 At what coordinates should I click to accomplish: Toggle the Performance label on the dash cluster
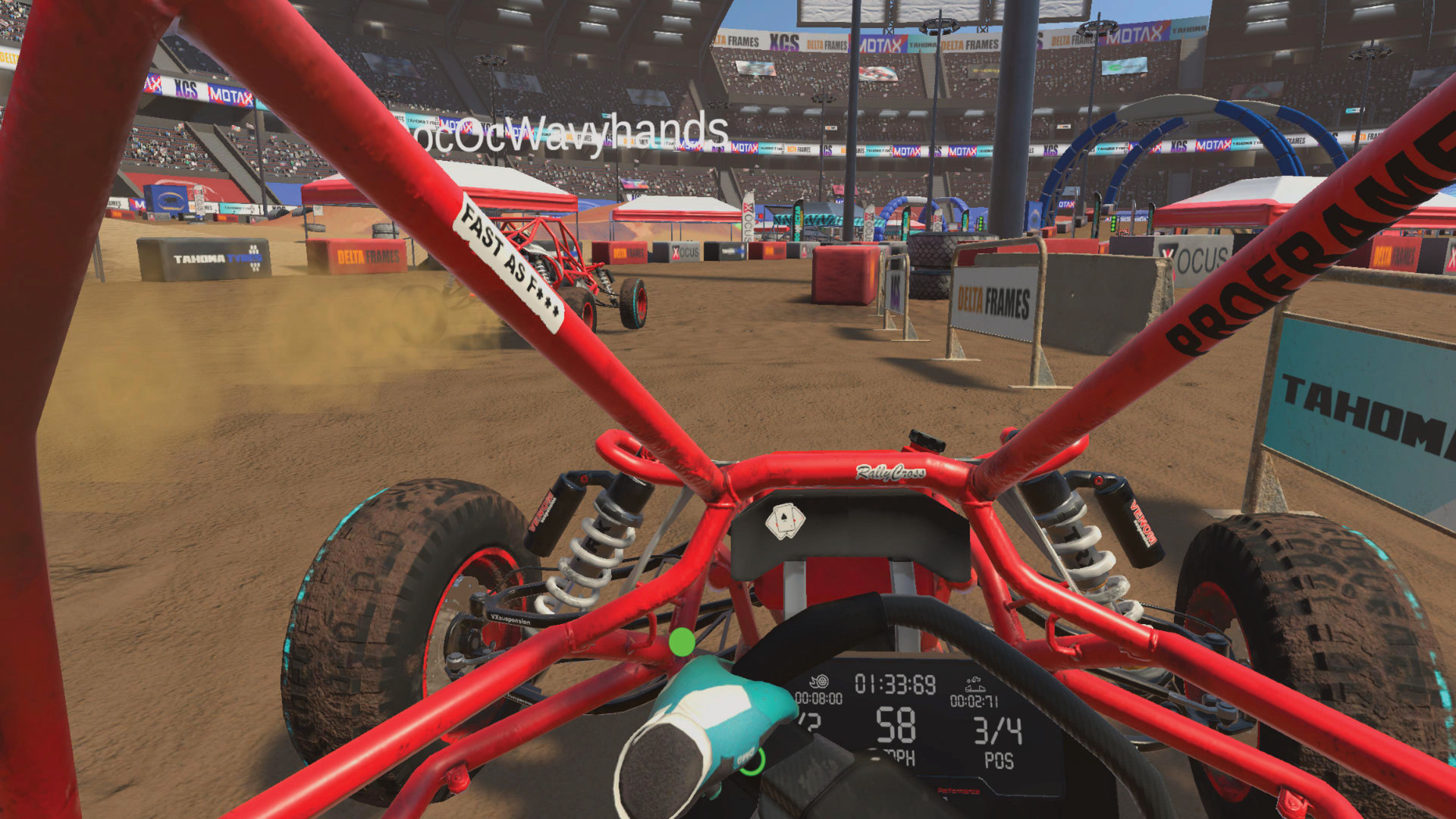(959, 791)
